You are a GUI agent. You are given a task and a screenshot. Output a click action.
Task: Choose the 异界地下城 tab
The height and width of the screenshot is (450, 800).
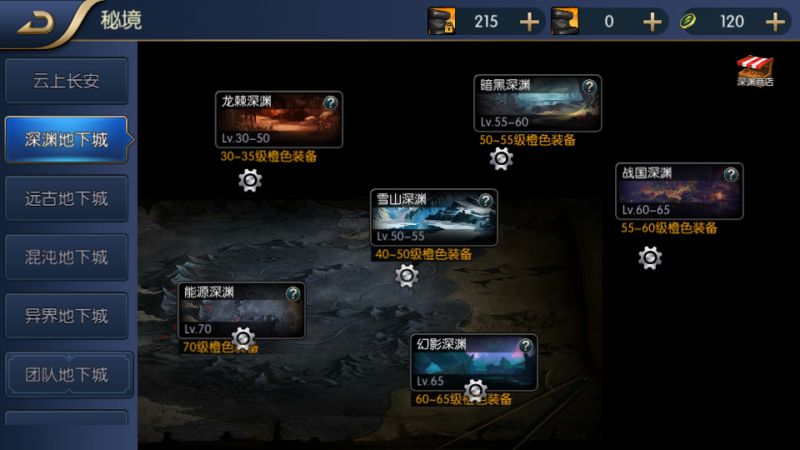pyautogui.click(x=66, y=316)
